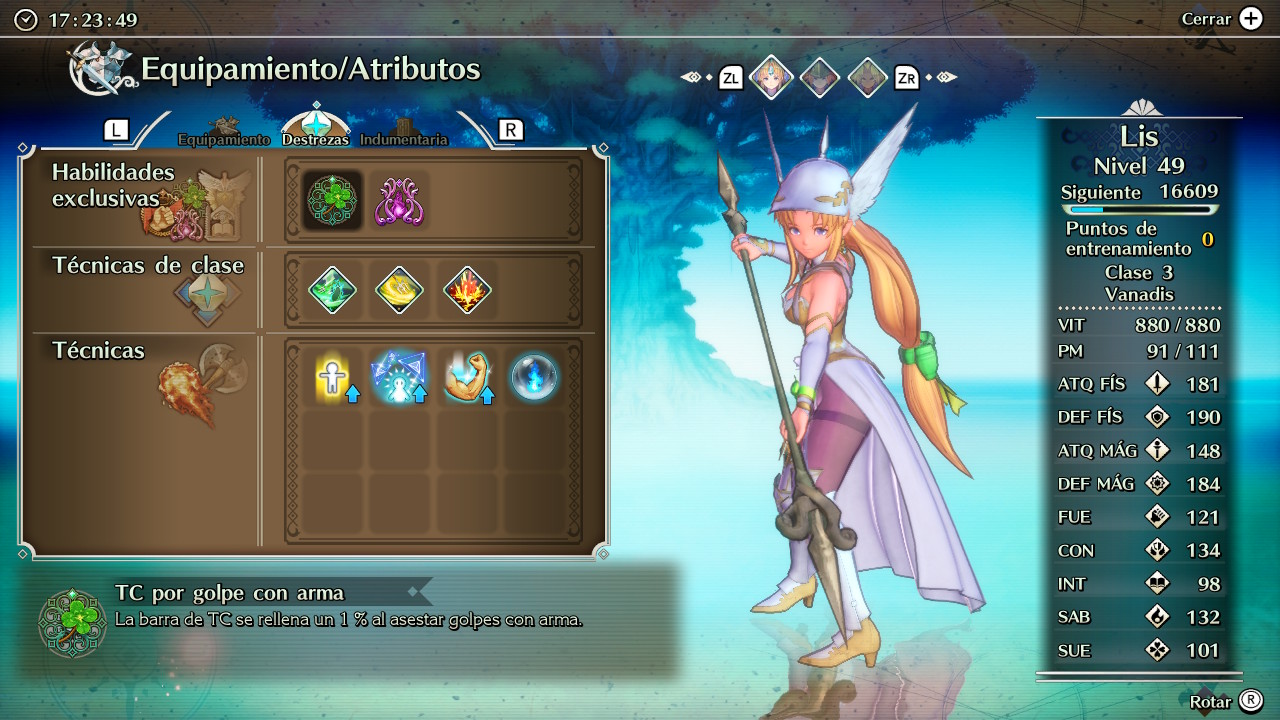Select the blue crystal barrier buff technique
This screenshot has width=1280, height=720.
[399, 377]
